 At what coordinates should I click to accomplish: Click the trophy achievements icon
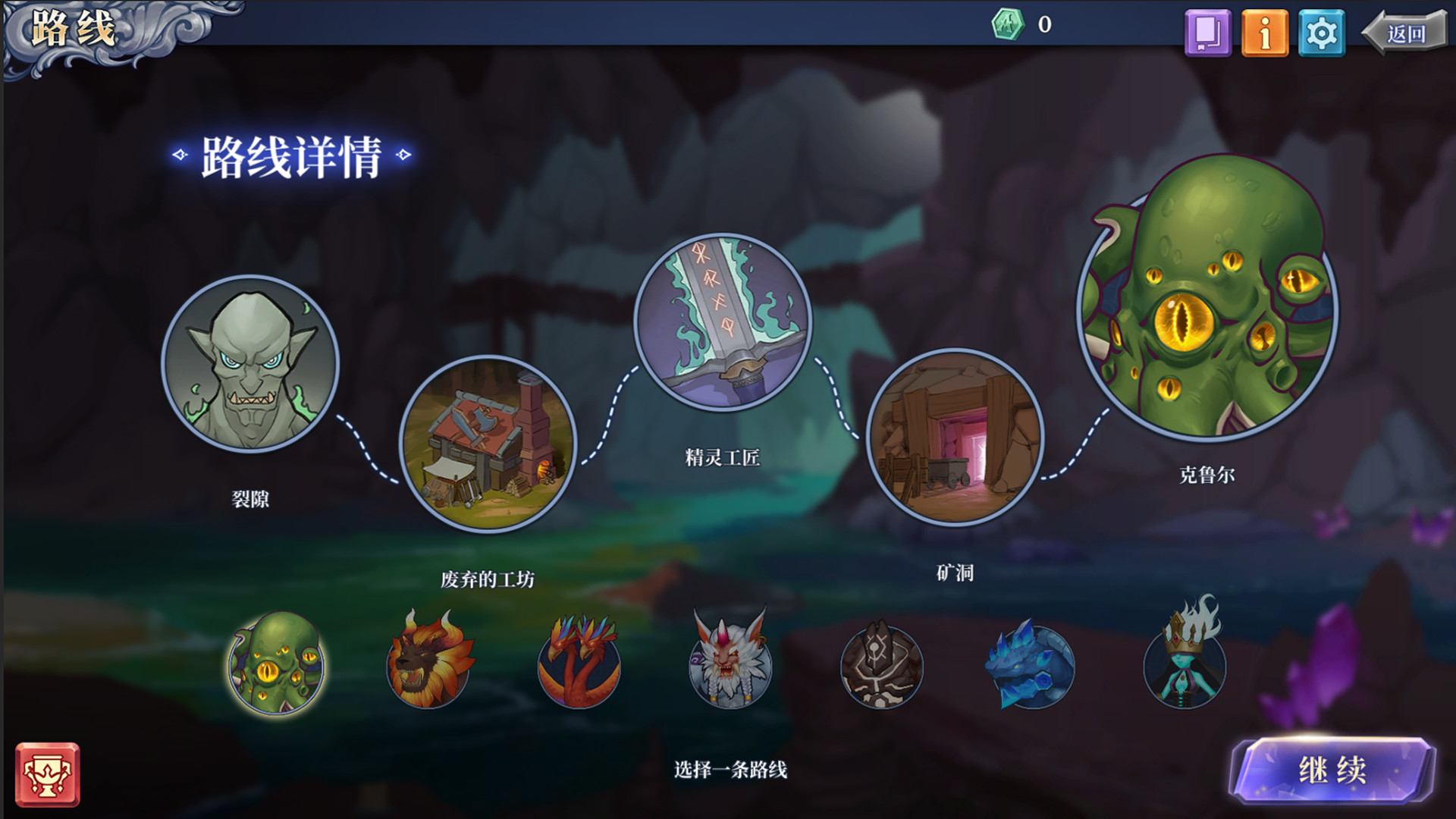pos(49,774)
